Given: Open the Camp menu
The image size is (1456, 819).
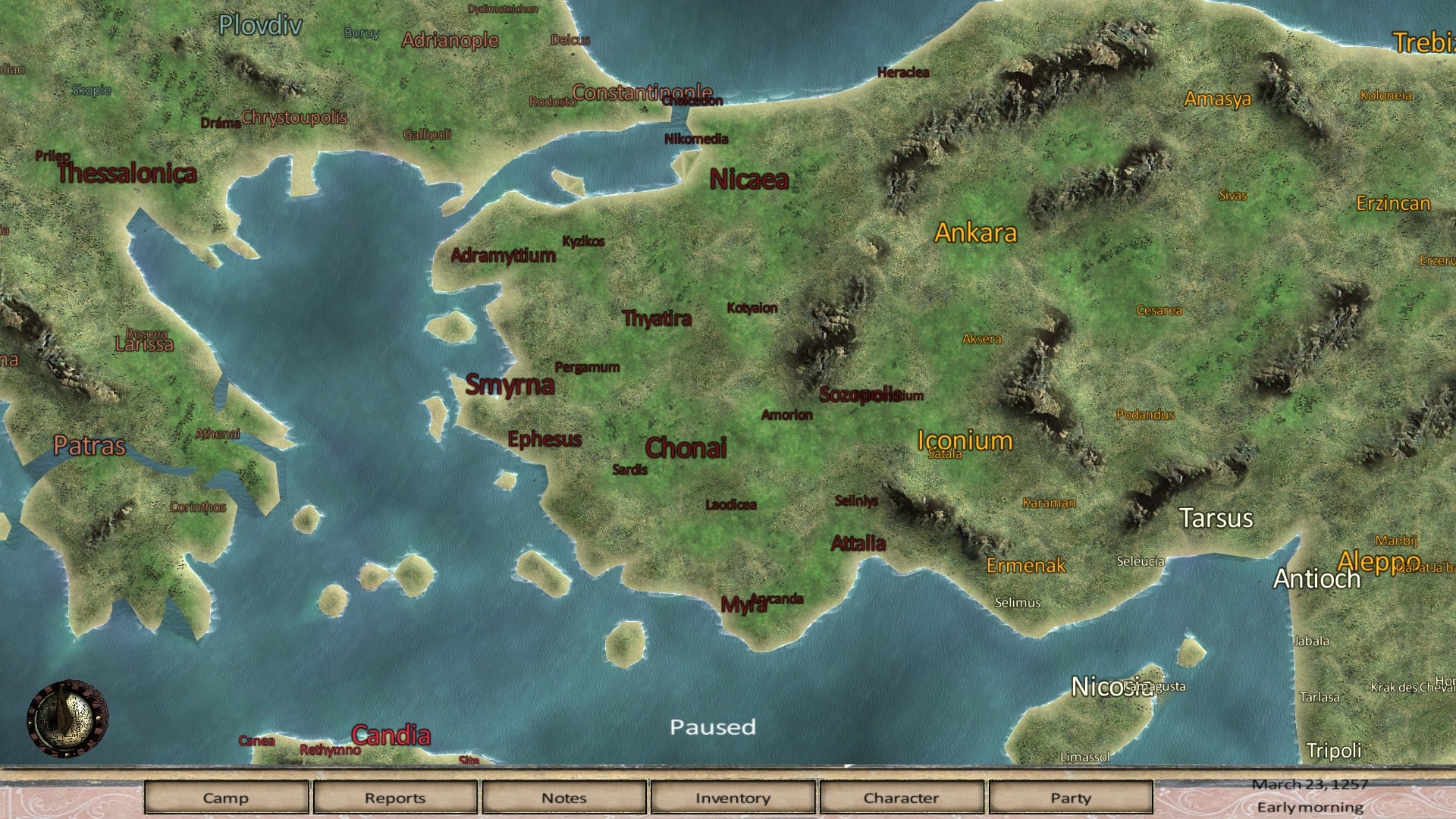Looking at the screenshot, I should [x=226, y=798].
